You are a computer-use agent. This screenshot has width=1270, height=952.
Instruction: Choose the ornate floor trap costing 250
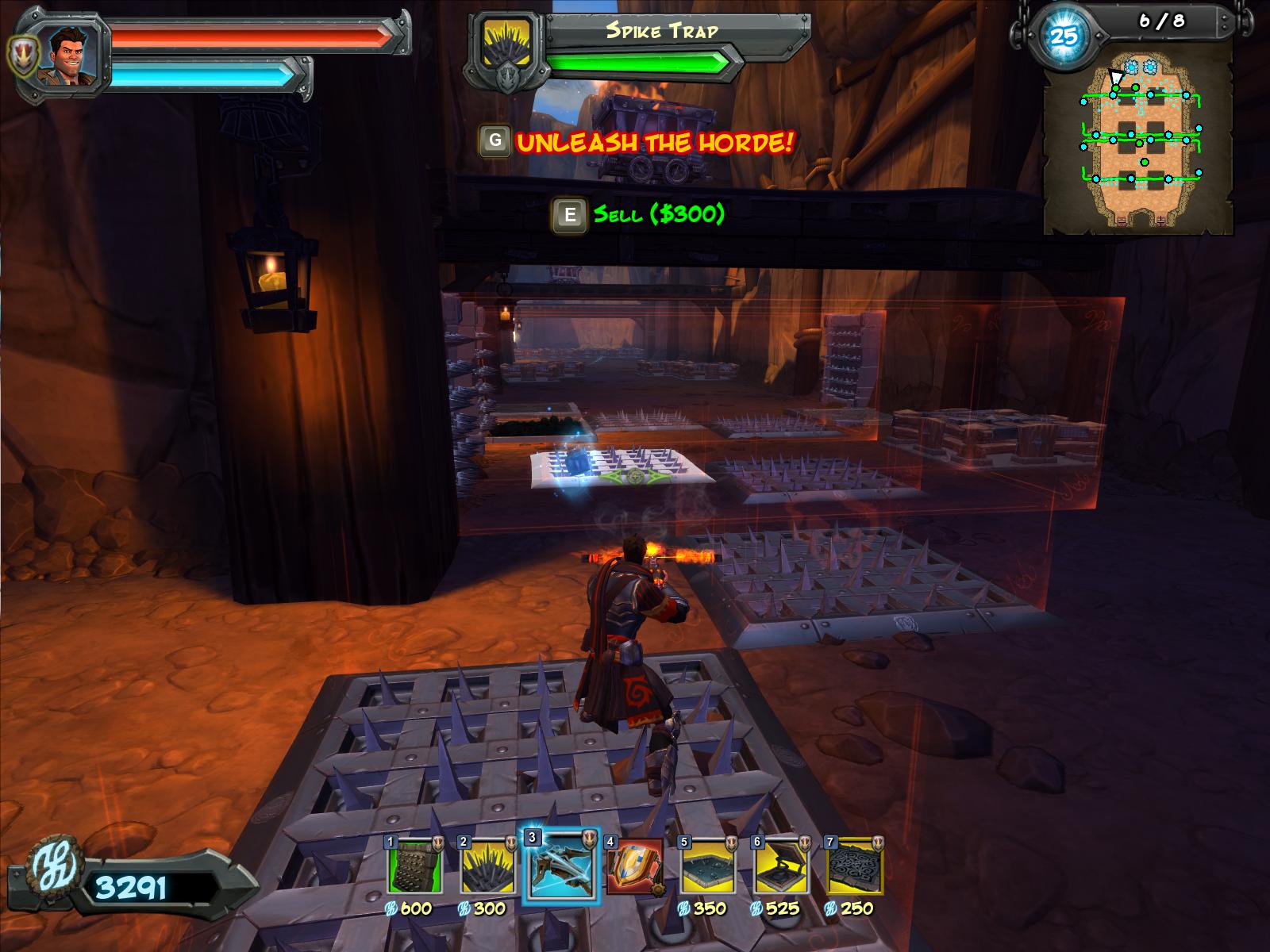click(x=854, y=870)
